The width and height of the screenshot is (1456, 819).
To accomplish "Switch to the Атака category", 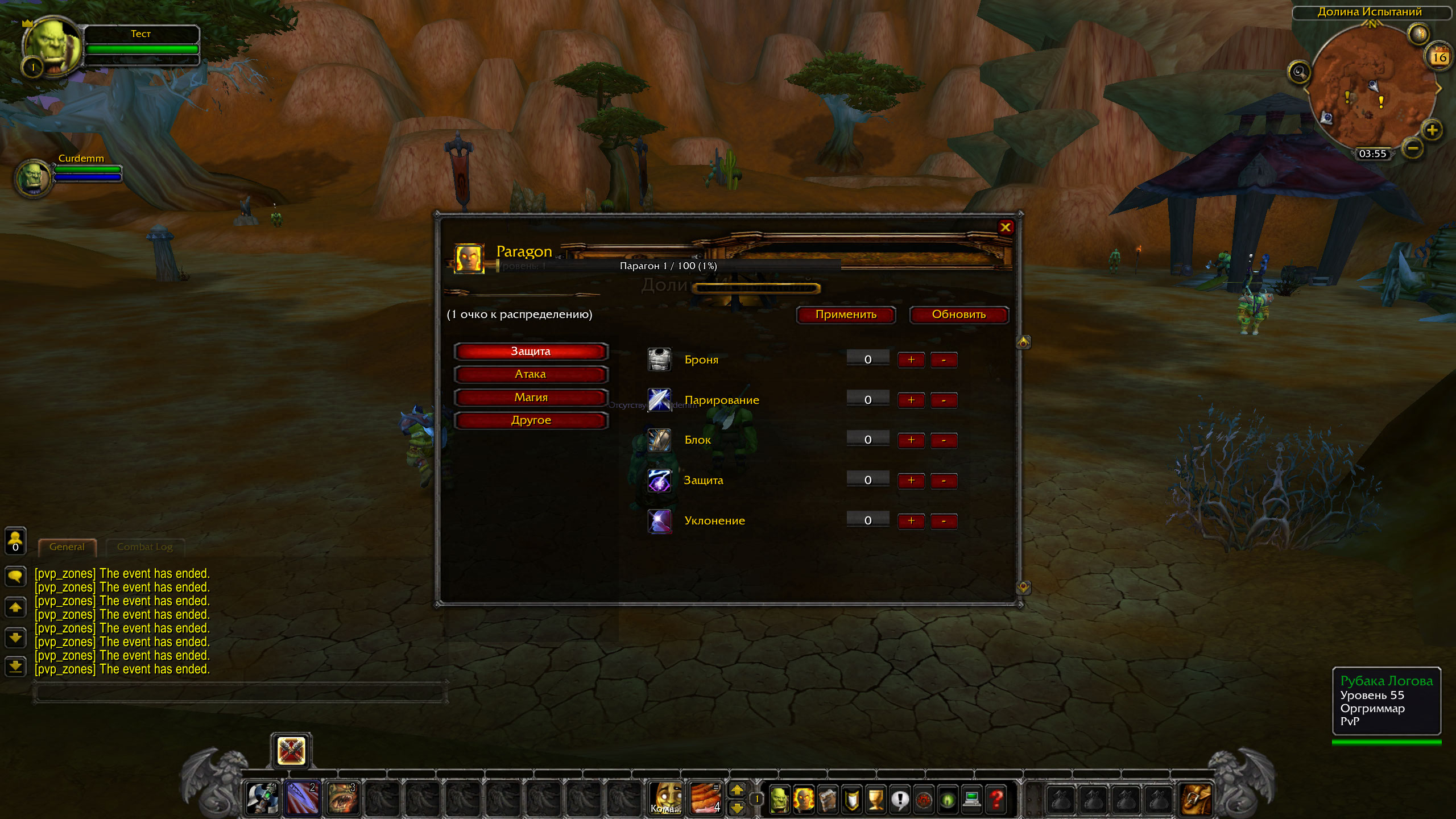I will 531,374.
